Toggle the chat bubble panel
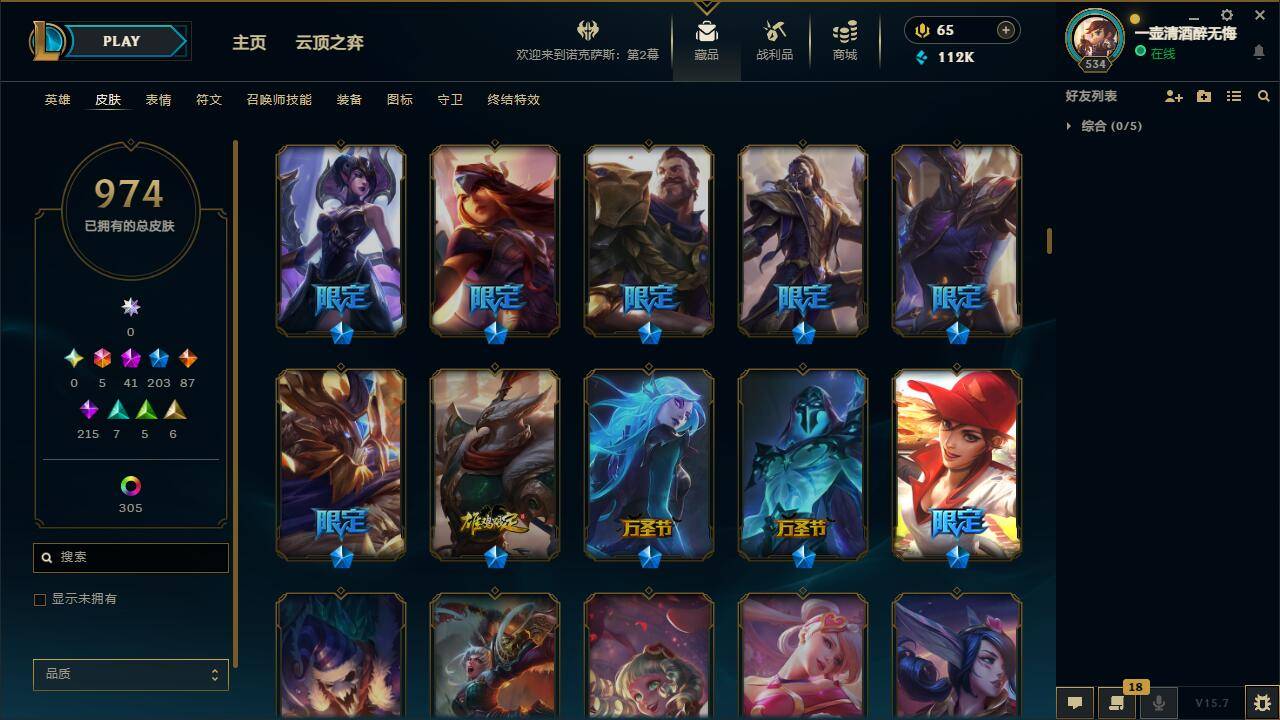The height and width of the screenshot is (720, 1280). click(x=1073, y=703)
